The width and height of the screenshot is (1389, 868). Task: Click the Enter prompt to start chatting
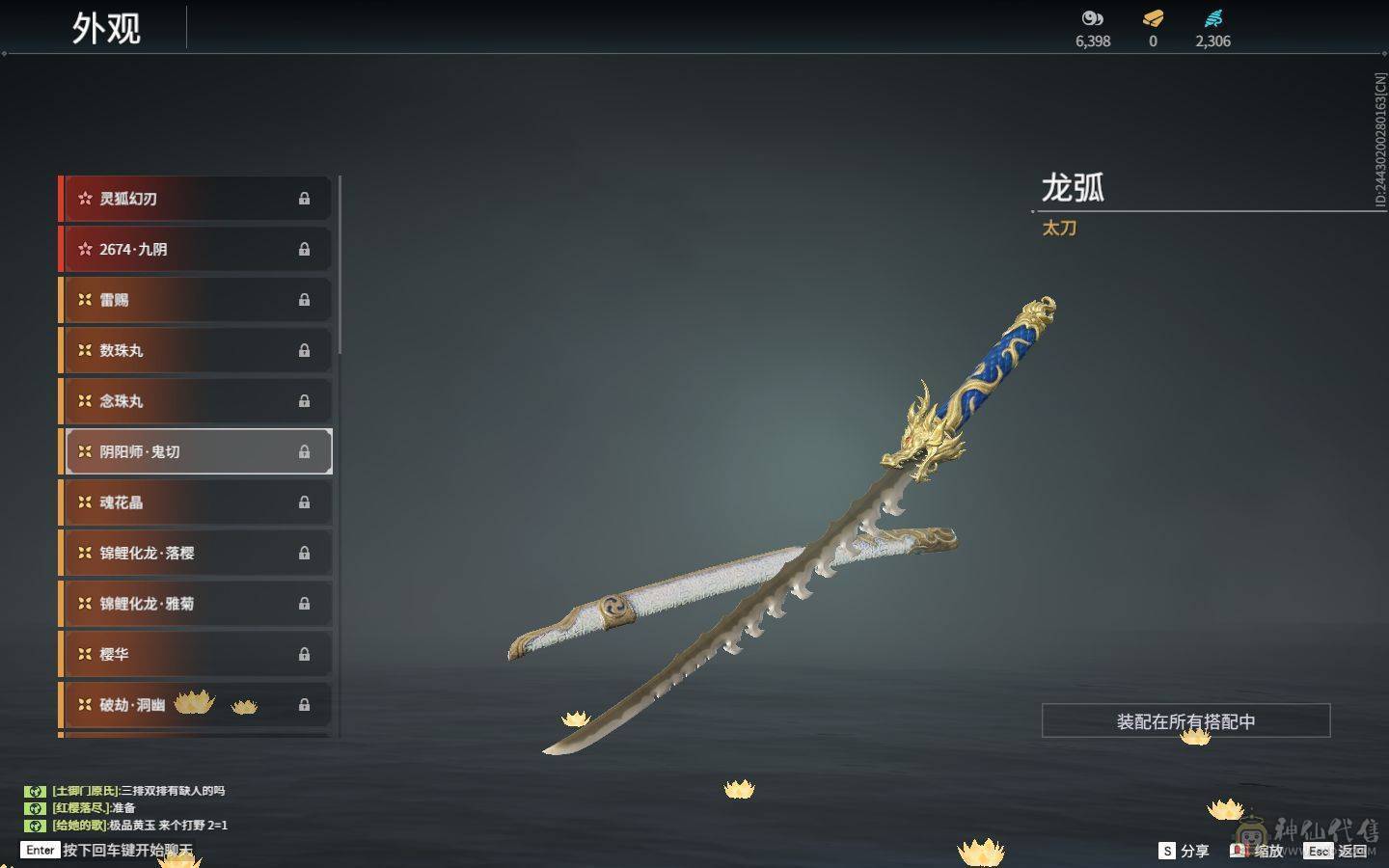tap(39, 851)
